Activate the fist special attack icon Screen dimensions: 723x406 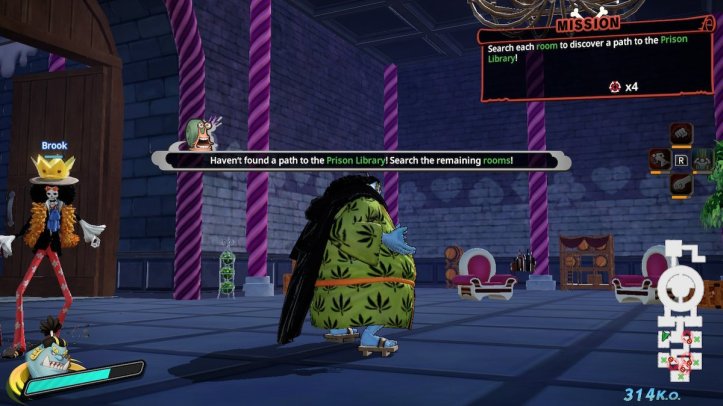681,134
